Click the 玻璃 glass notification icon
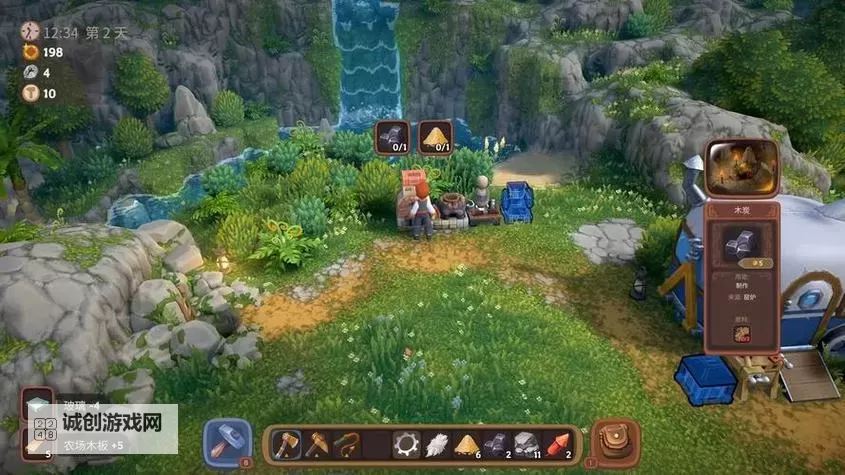 [37, 403]
